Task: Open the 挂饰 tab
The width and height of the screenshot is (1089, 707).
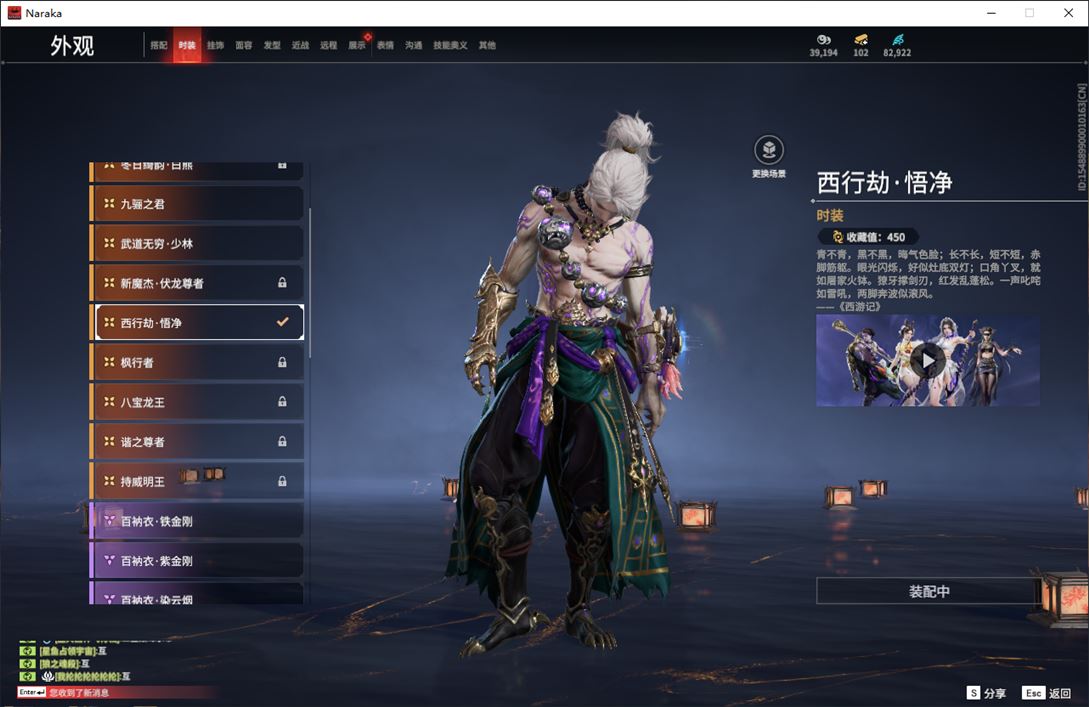Action: click(x=215, y=46)
